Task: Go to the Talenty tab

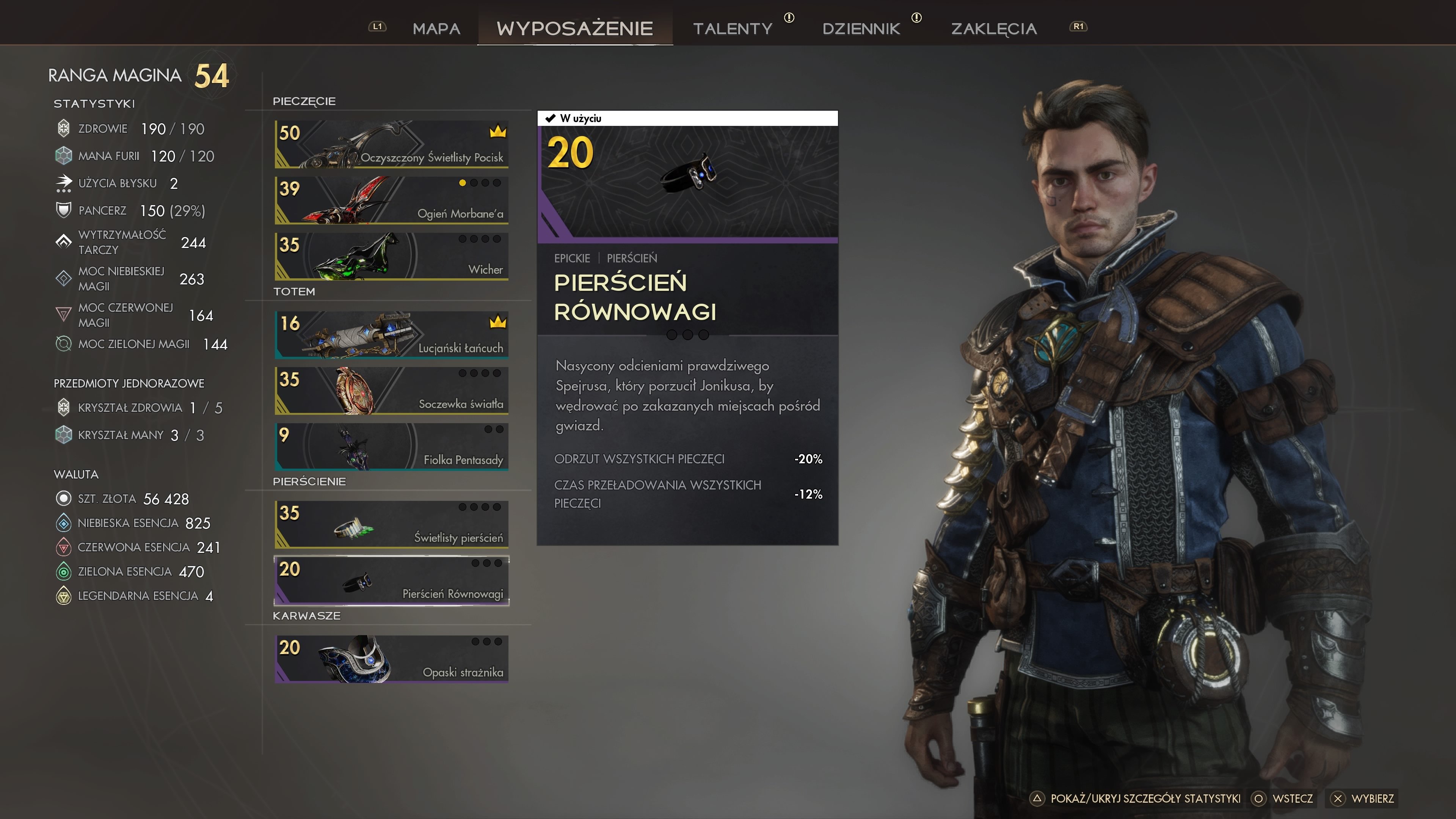Action: point(733,28)
